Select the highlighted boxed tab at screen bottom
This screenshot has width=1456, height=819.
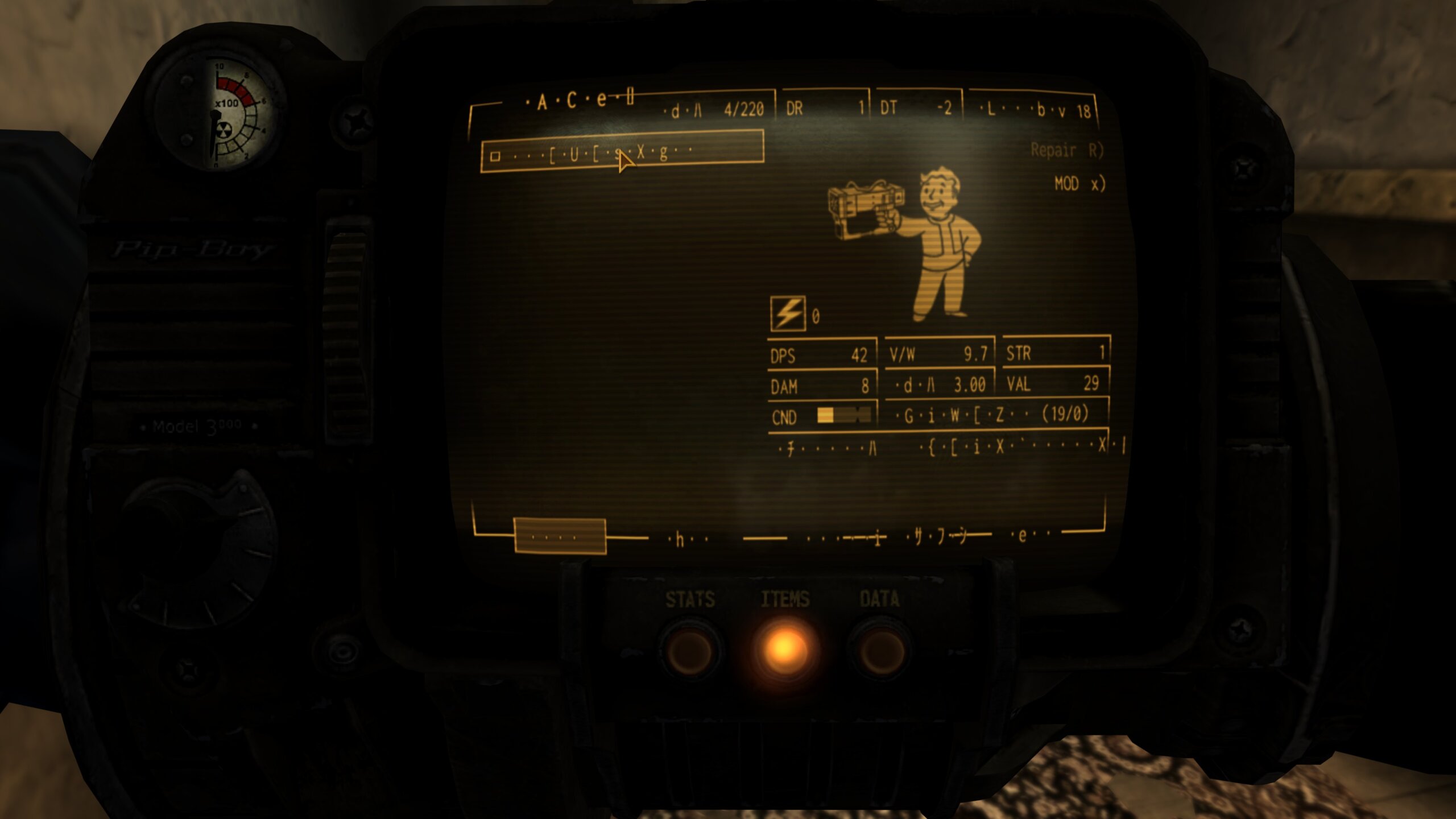[560, 536]
